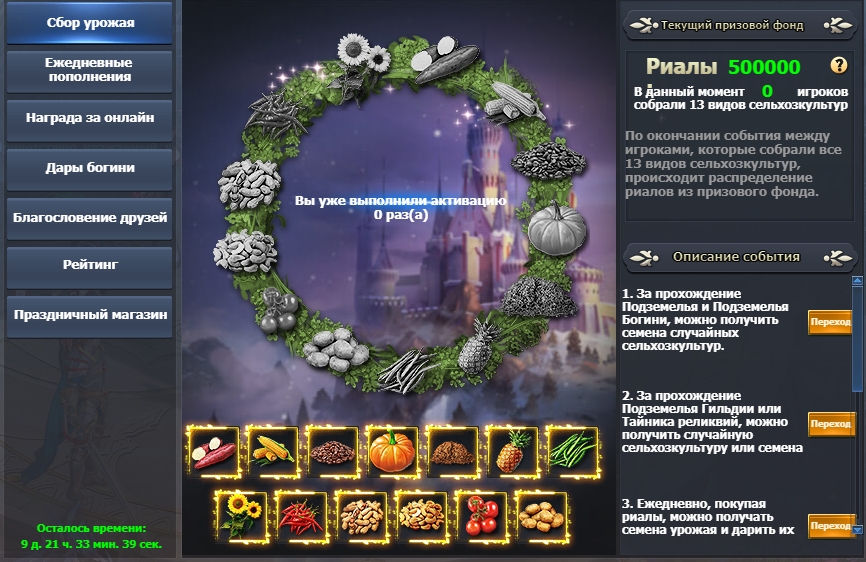Show the Благословение друзей tab
The image size is (866, 562).
(x=90, y=217)
